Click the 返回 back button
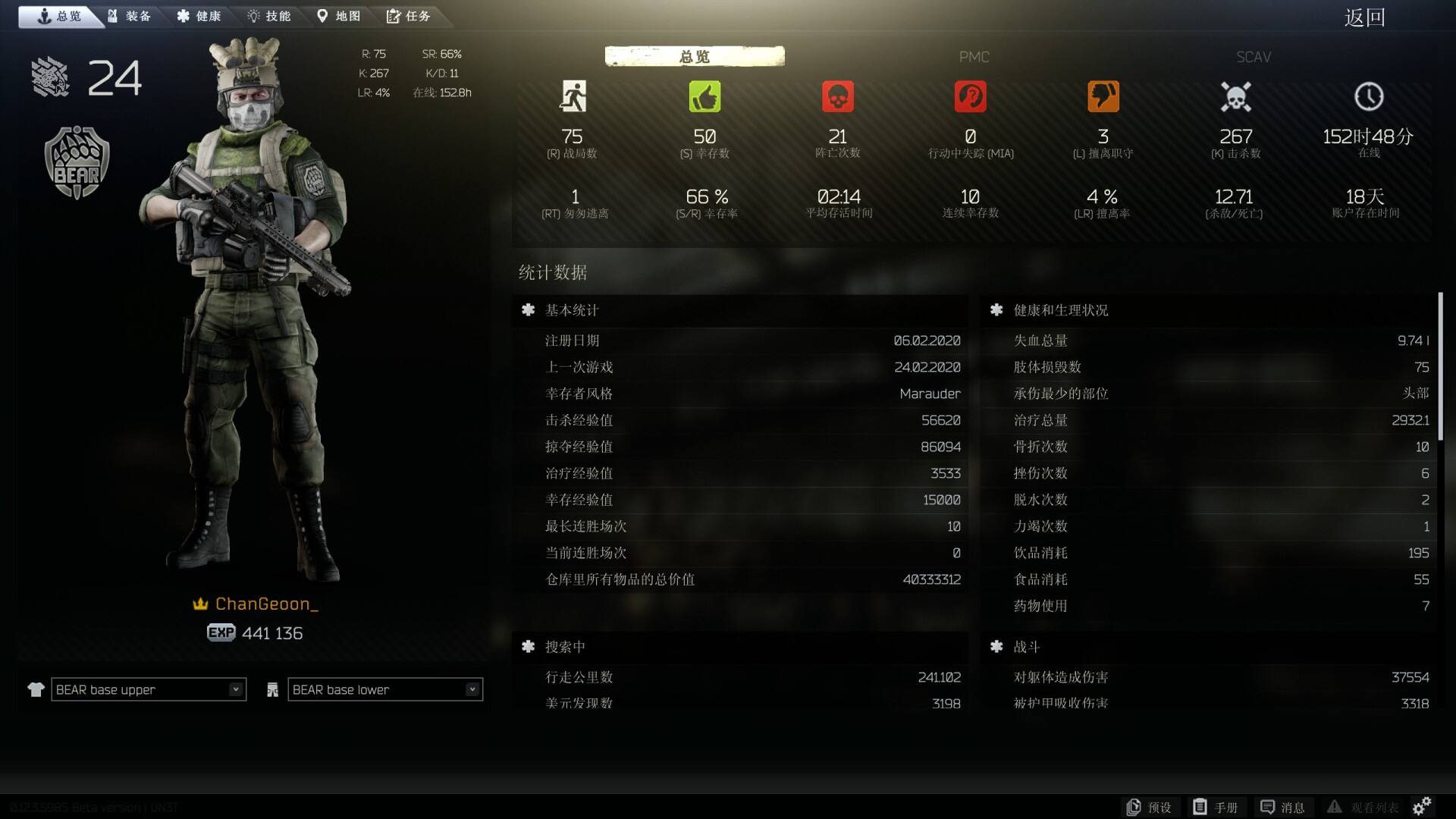 pyautogui.click(x=1365, y=17)
